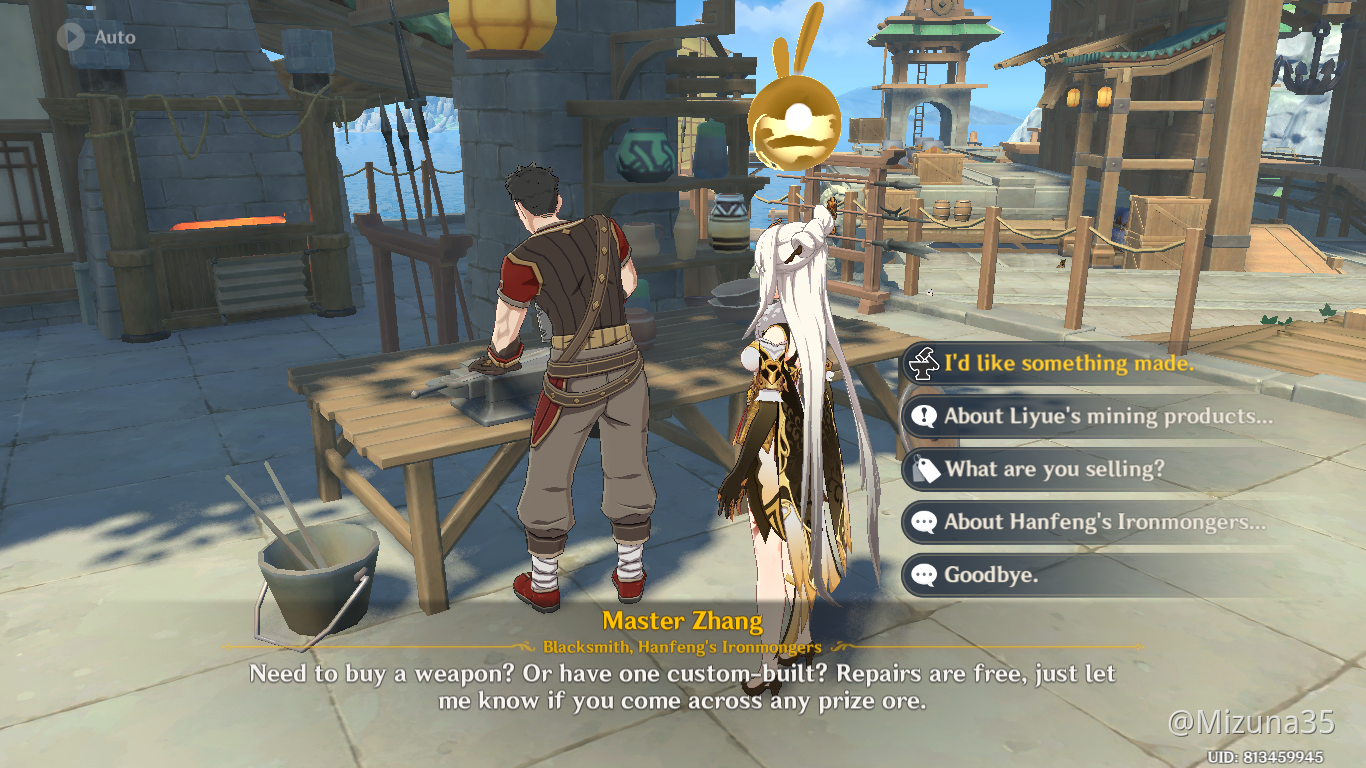Select "What are you selling?" option

(x=1054, y=469)
